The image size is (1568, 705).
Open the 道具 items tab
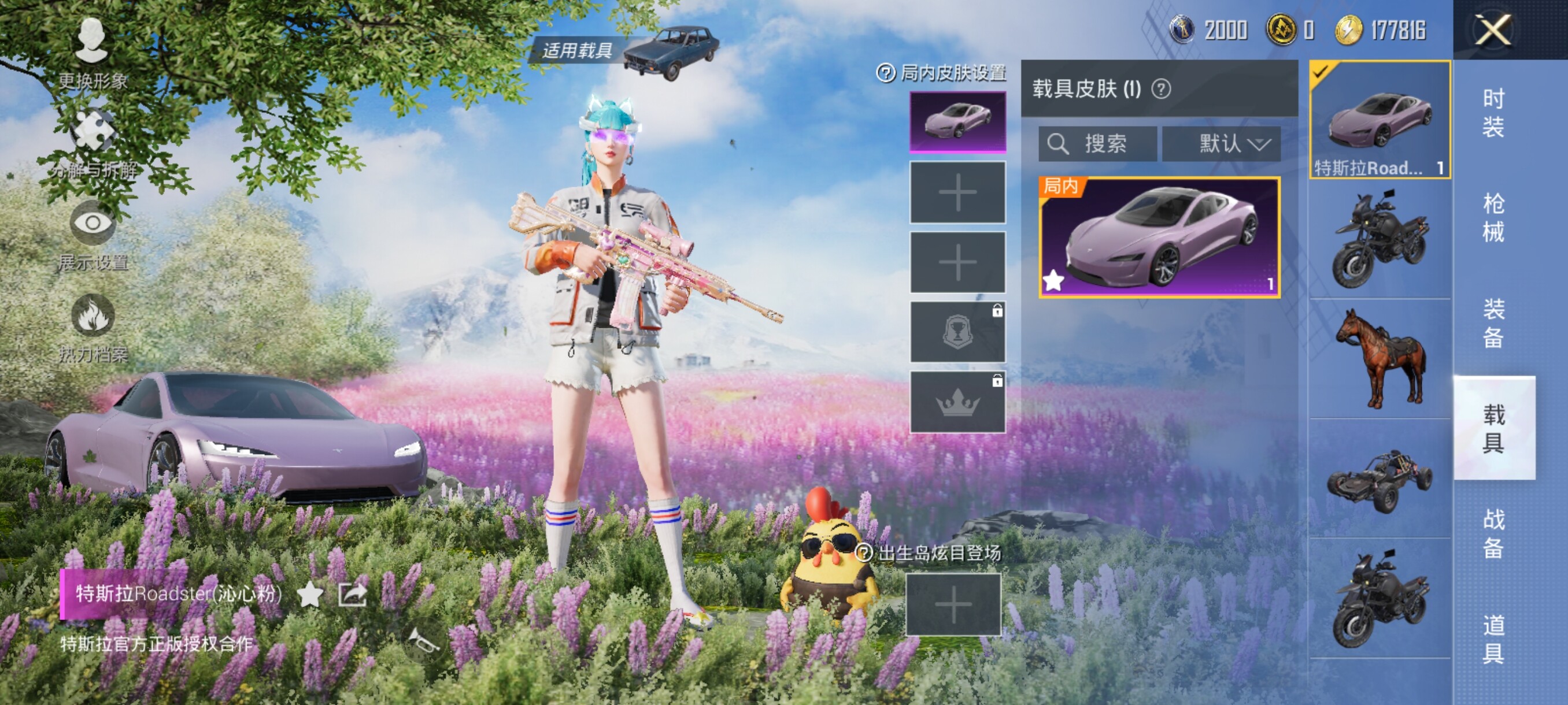1493,639
